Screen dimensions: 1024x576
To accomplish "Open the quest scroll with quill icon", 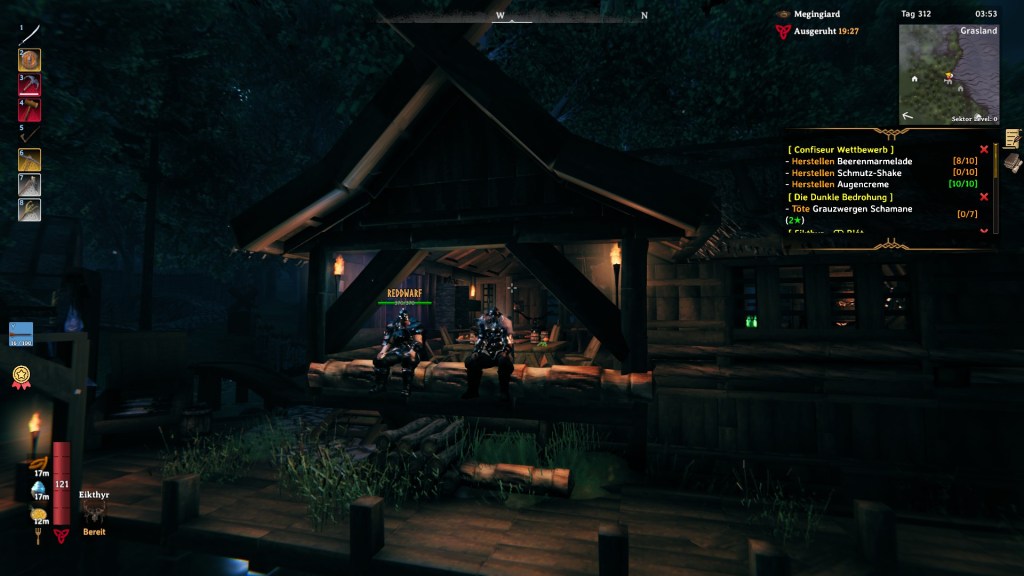I will pyautogui.click(x=1013, y=138).
